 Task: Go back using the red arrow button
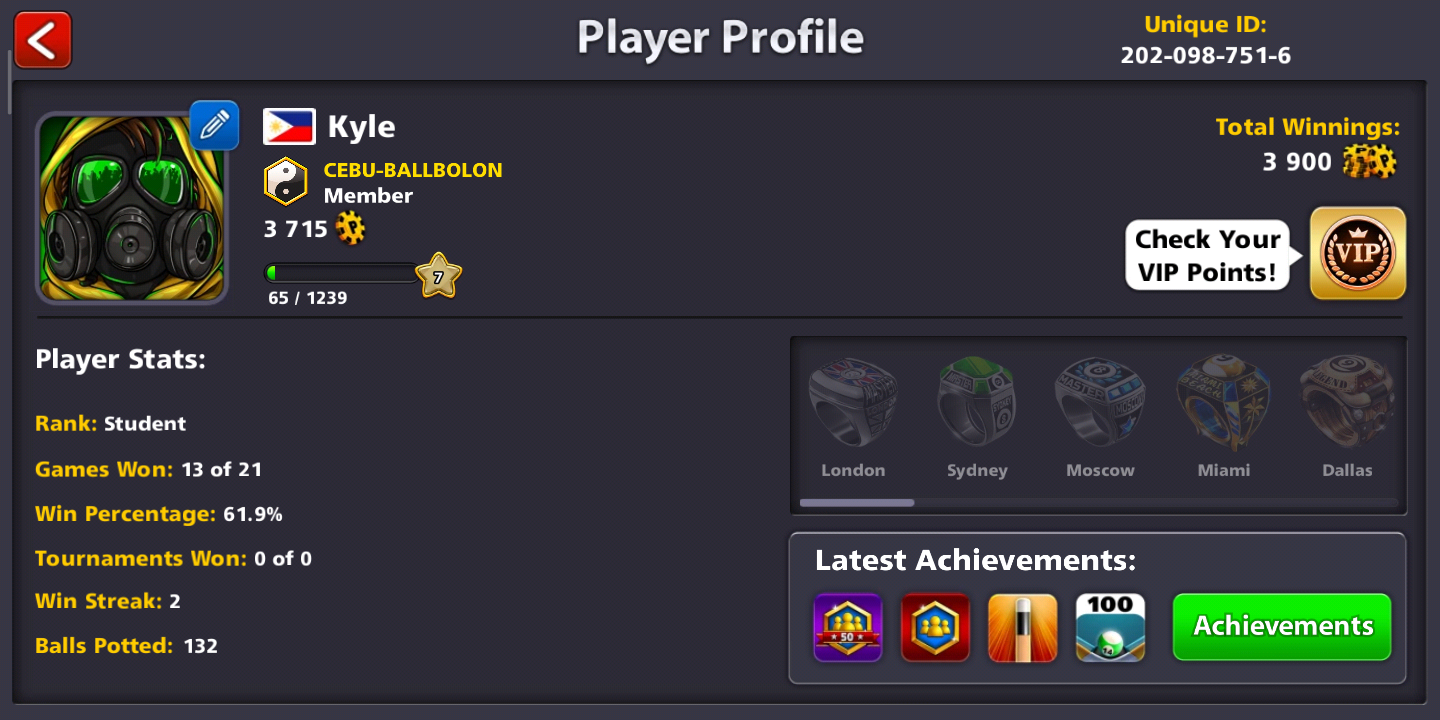point(42,40)
